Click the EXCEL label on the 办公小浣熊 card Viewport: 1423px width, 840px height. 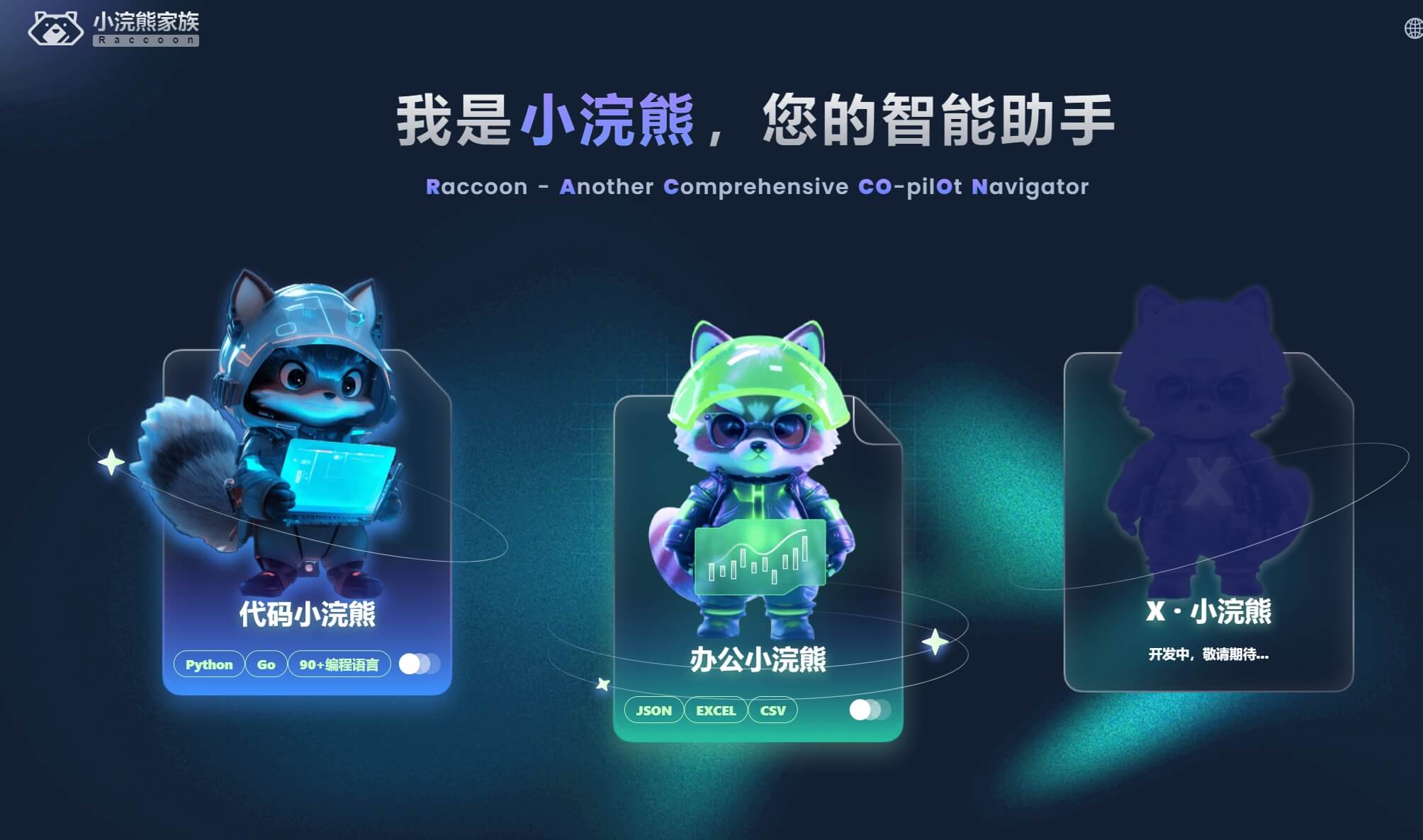coord(715,710)
